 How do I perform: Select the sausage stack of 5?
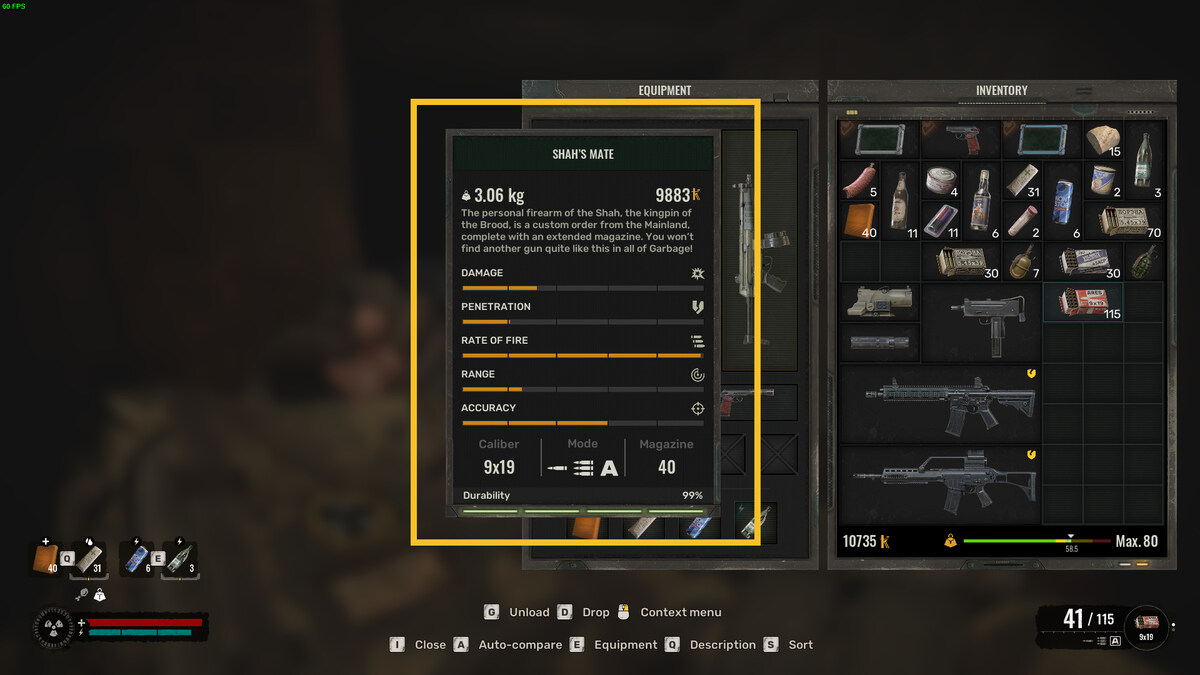(x=859, y=180)
